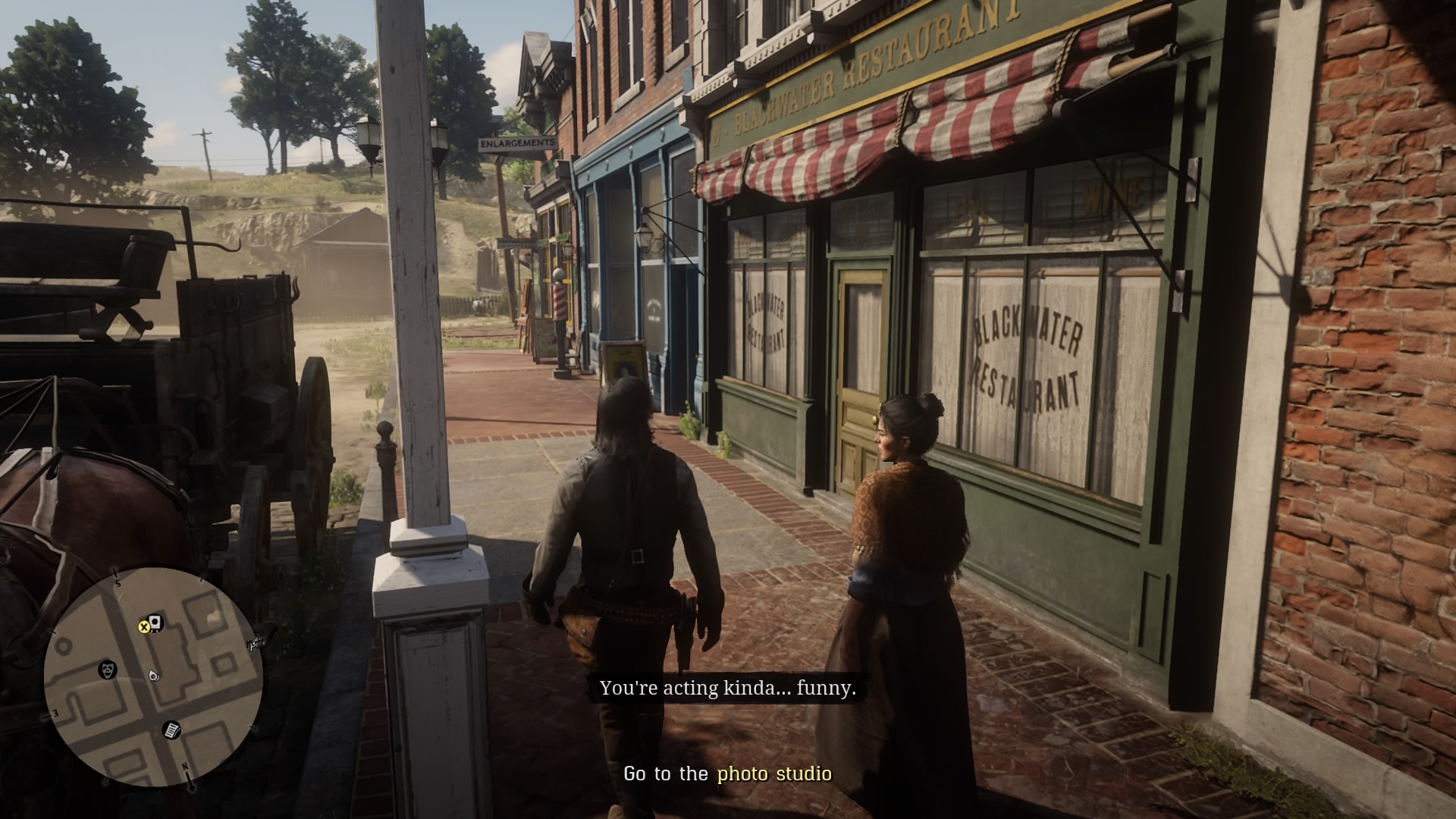
Task: Click the N compass marker on the minimap
Action: [x=186, y=766]
